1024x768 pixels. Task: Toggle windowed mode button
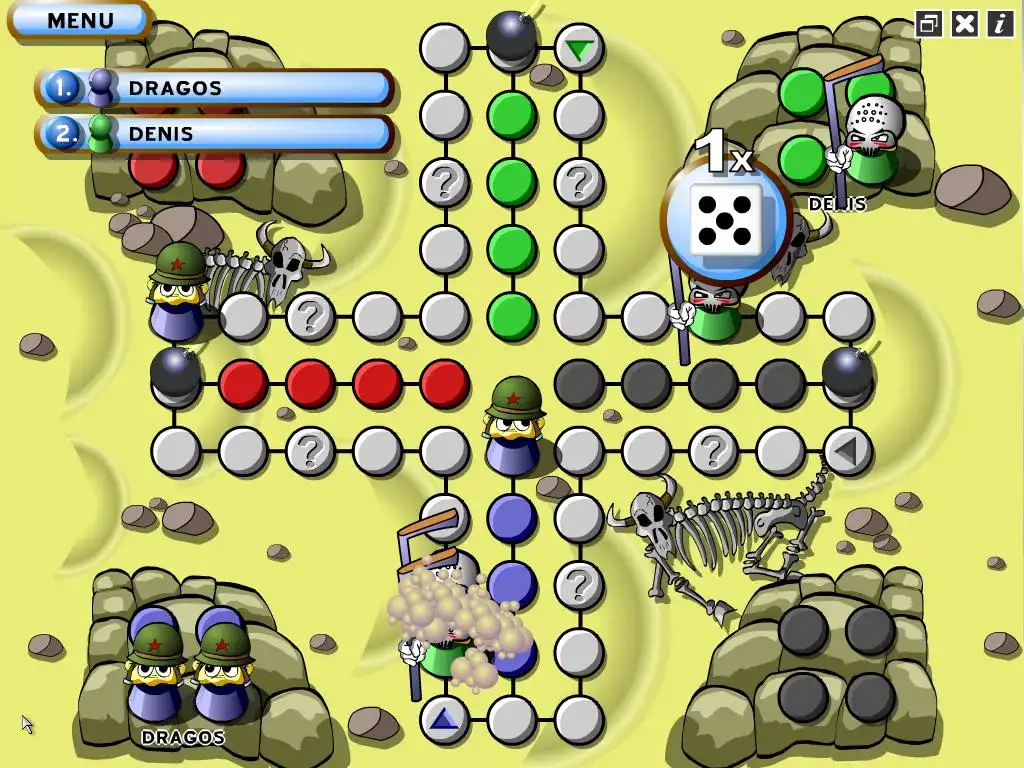(x=929, y=24)
